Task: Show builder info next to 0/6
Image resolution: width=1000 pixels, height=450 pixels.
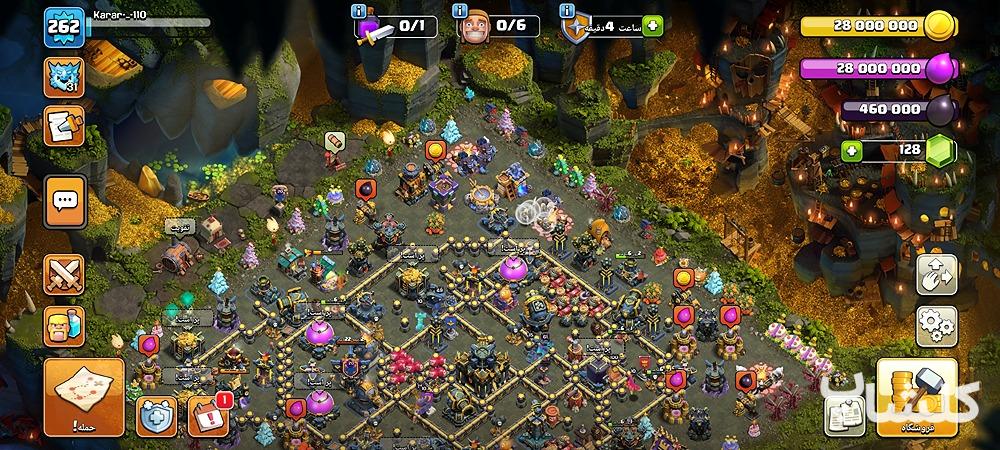Action: click(x=459, y=11)
